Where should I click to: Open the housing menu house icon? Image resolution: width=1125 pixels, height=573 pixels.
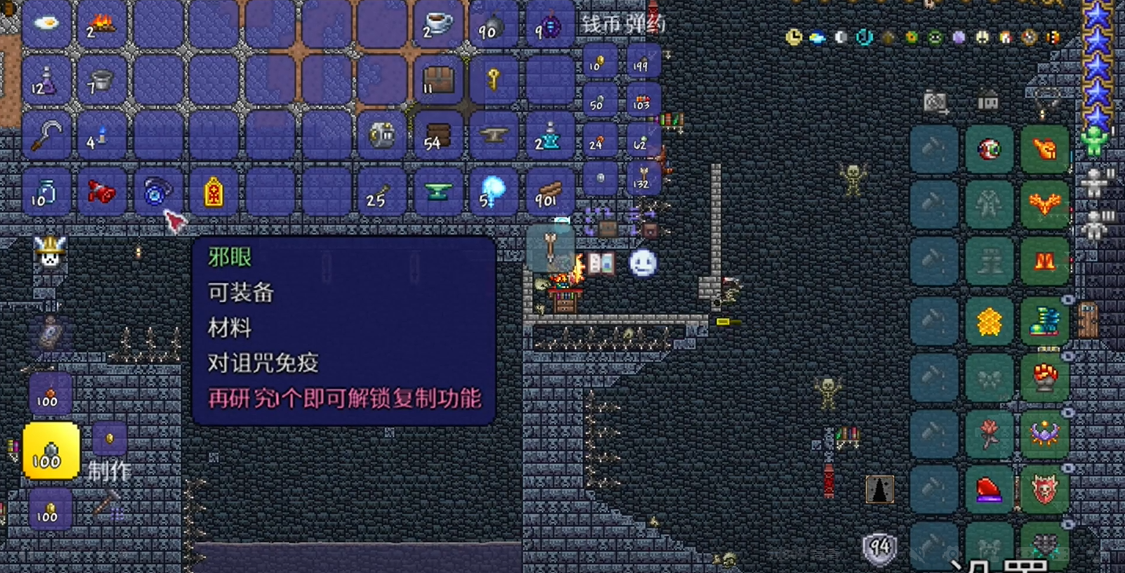[988, 100]
